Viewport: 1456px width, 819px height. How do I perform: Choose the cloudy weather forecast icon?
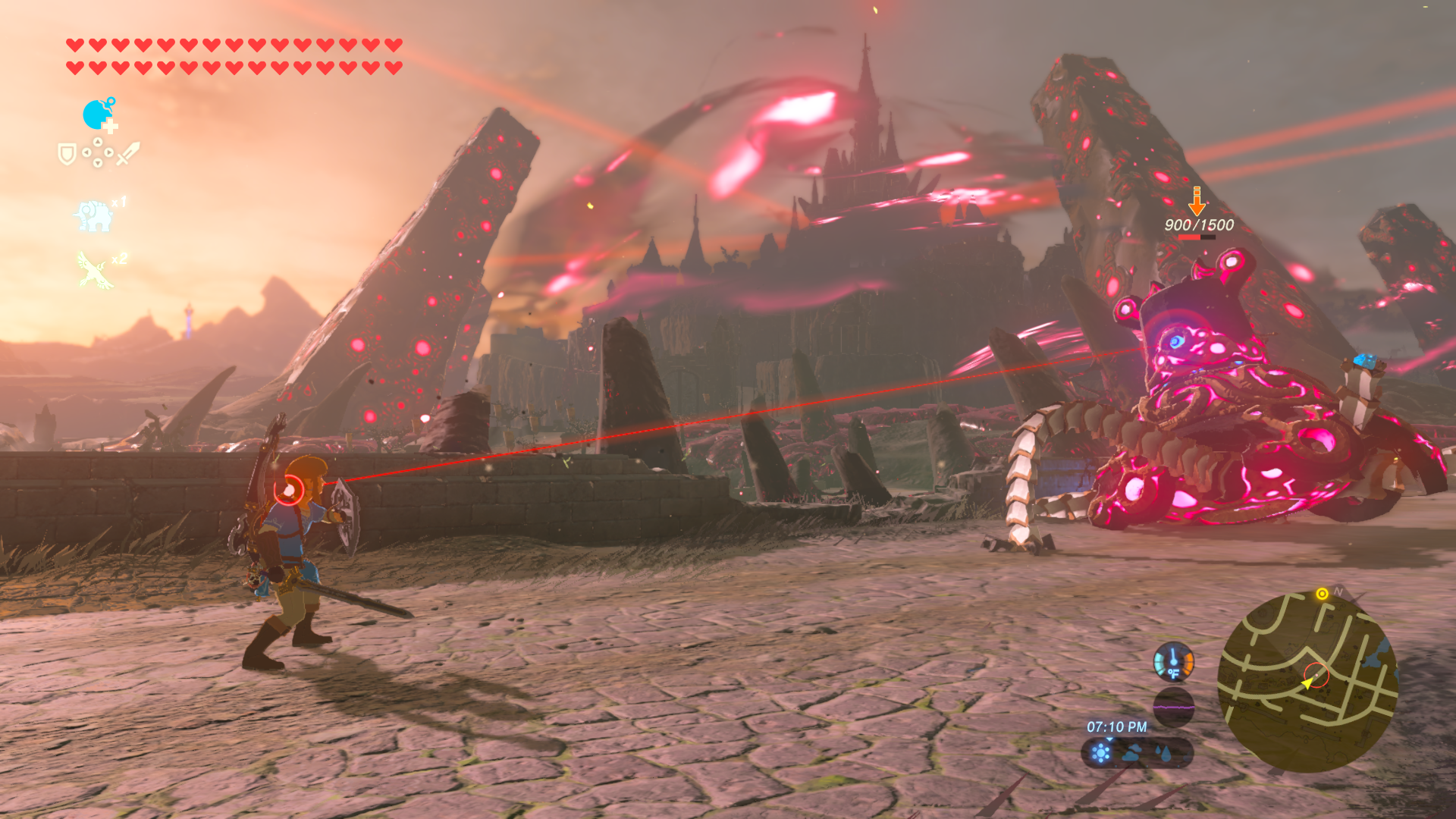[1132, 753]
